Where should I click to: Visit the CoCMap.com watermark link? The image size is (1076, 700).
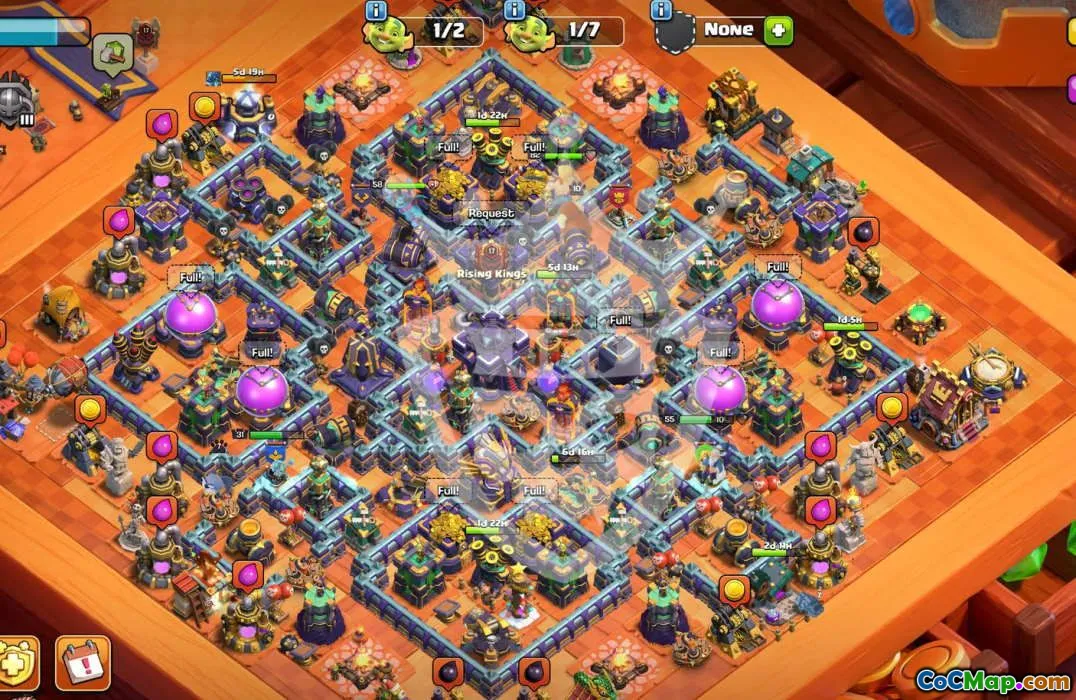(x=991, y=681)
